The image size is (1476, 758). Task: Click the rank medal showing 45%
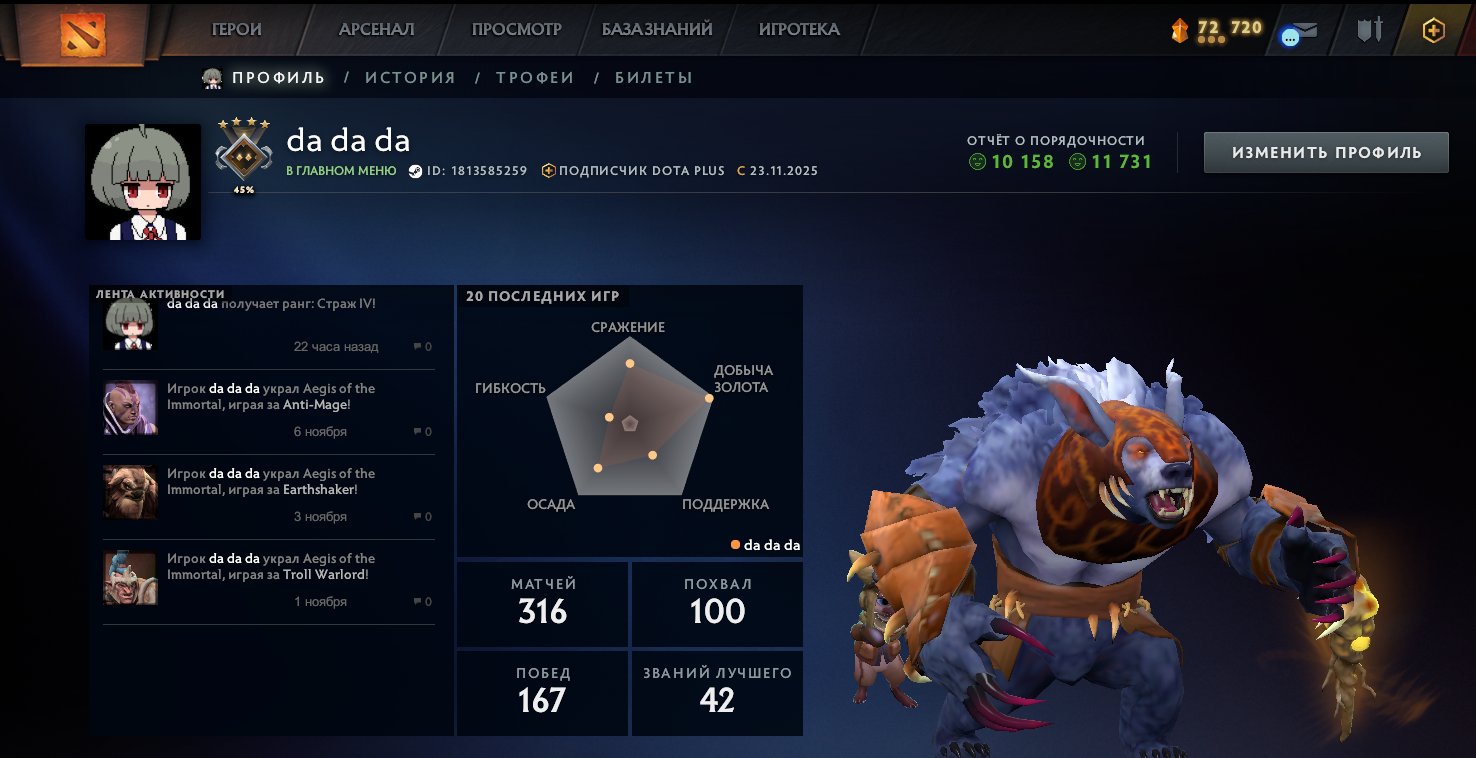tap(243, 157)
